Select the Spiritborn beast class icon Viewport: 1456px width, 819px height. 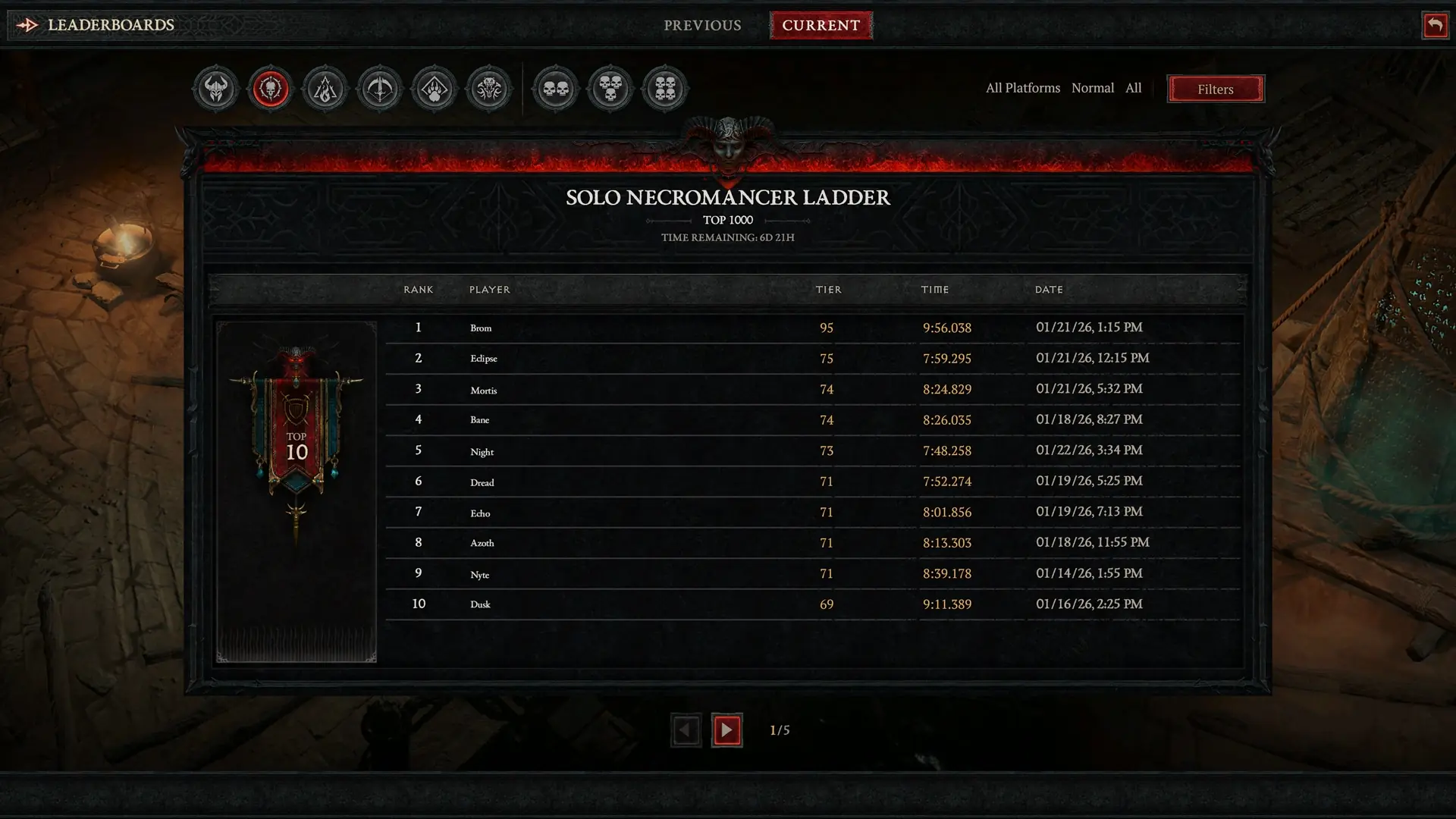(489, 88)
